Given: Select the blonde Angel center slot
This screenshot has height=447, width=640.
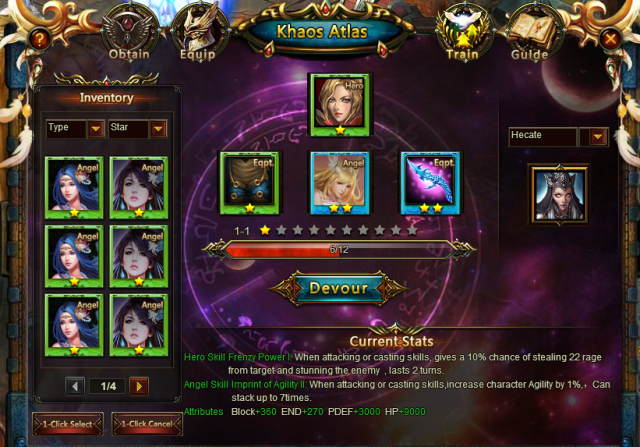Looking at the screenshot, I should pyautogui.click(x=339, y=182).
